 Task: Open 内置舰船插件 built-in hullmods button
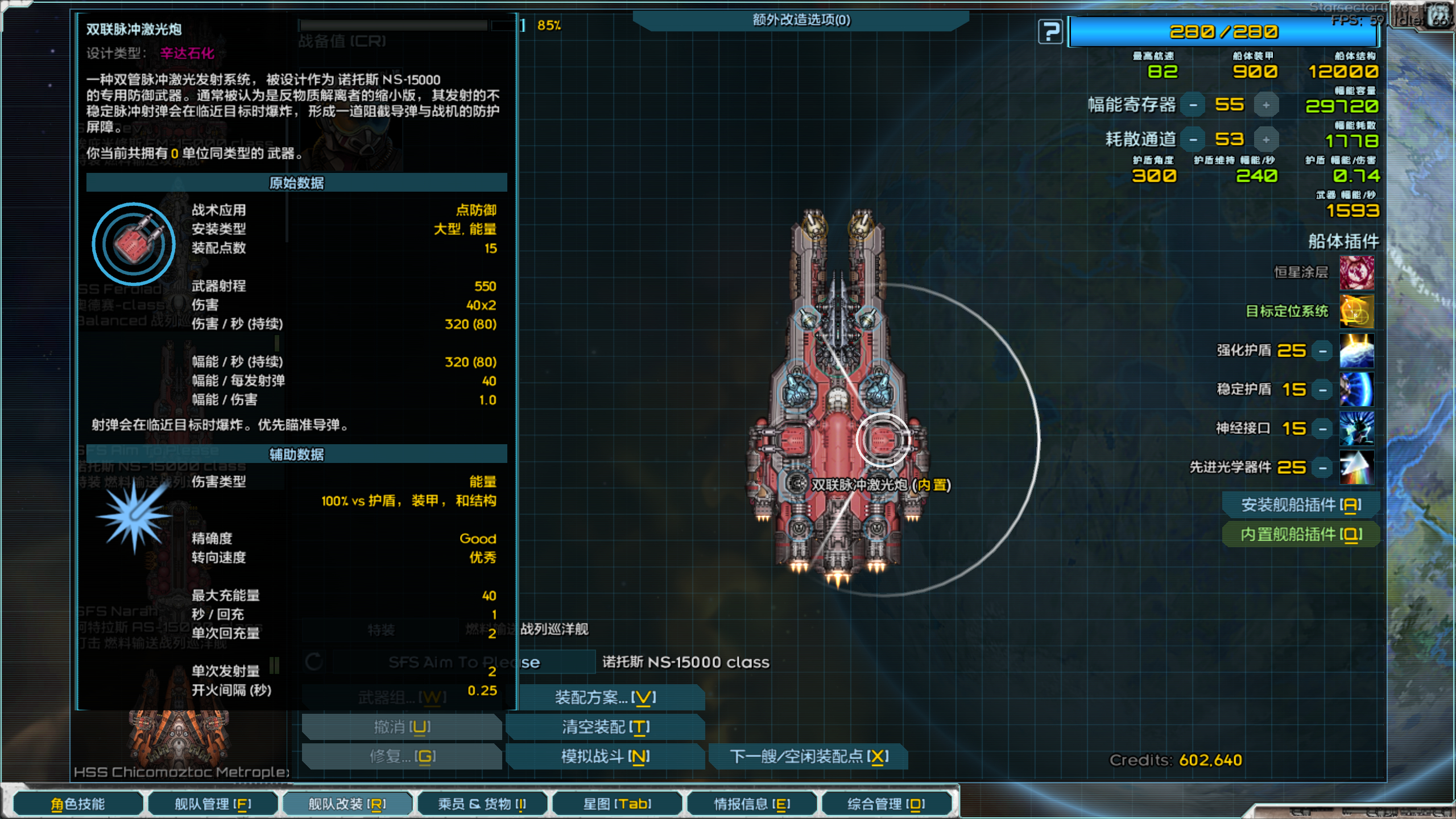pos(1301,534)
